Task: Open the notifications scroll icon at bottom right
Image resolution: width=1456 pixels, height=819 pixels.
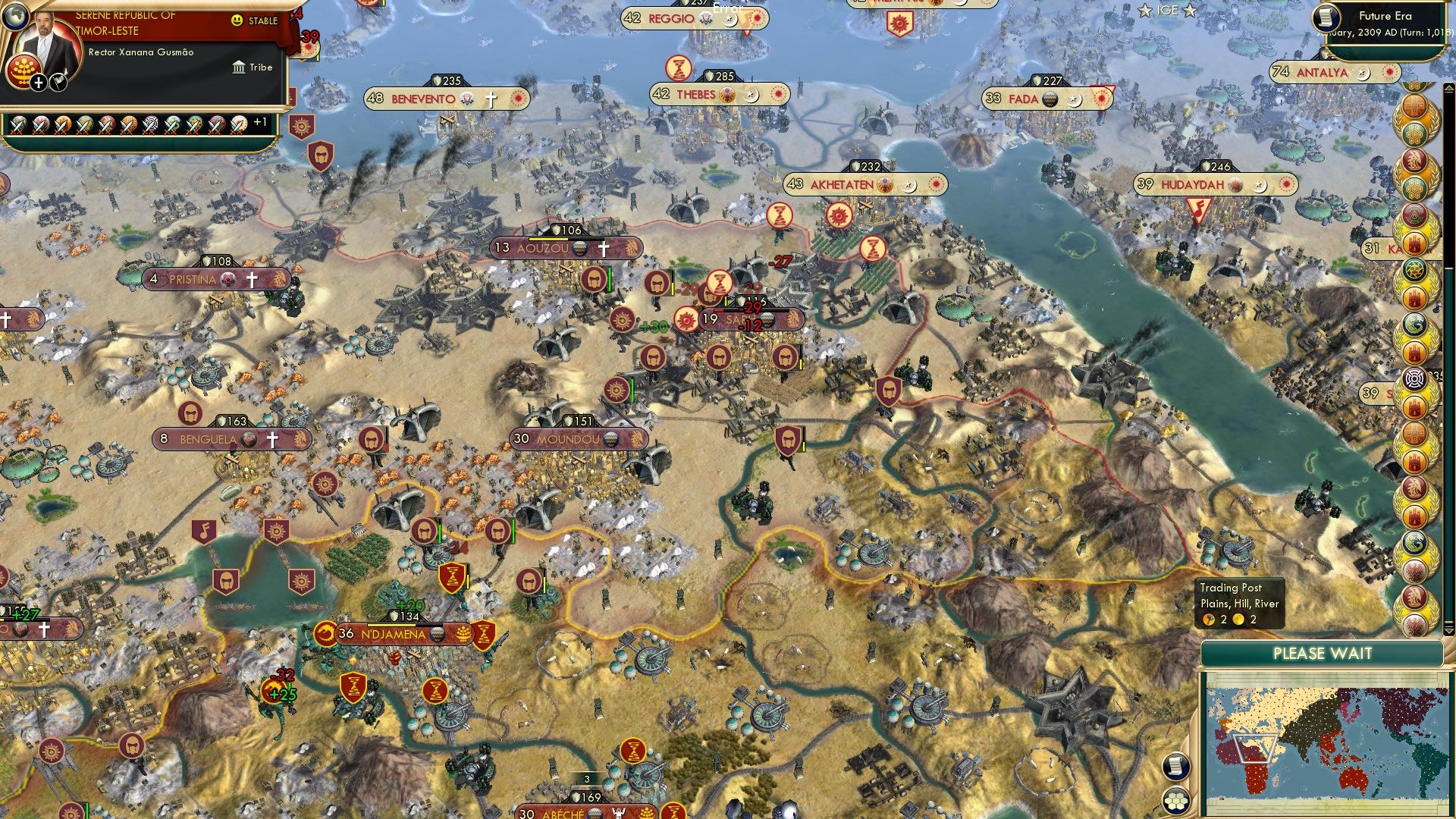Action: (1176, 767)
